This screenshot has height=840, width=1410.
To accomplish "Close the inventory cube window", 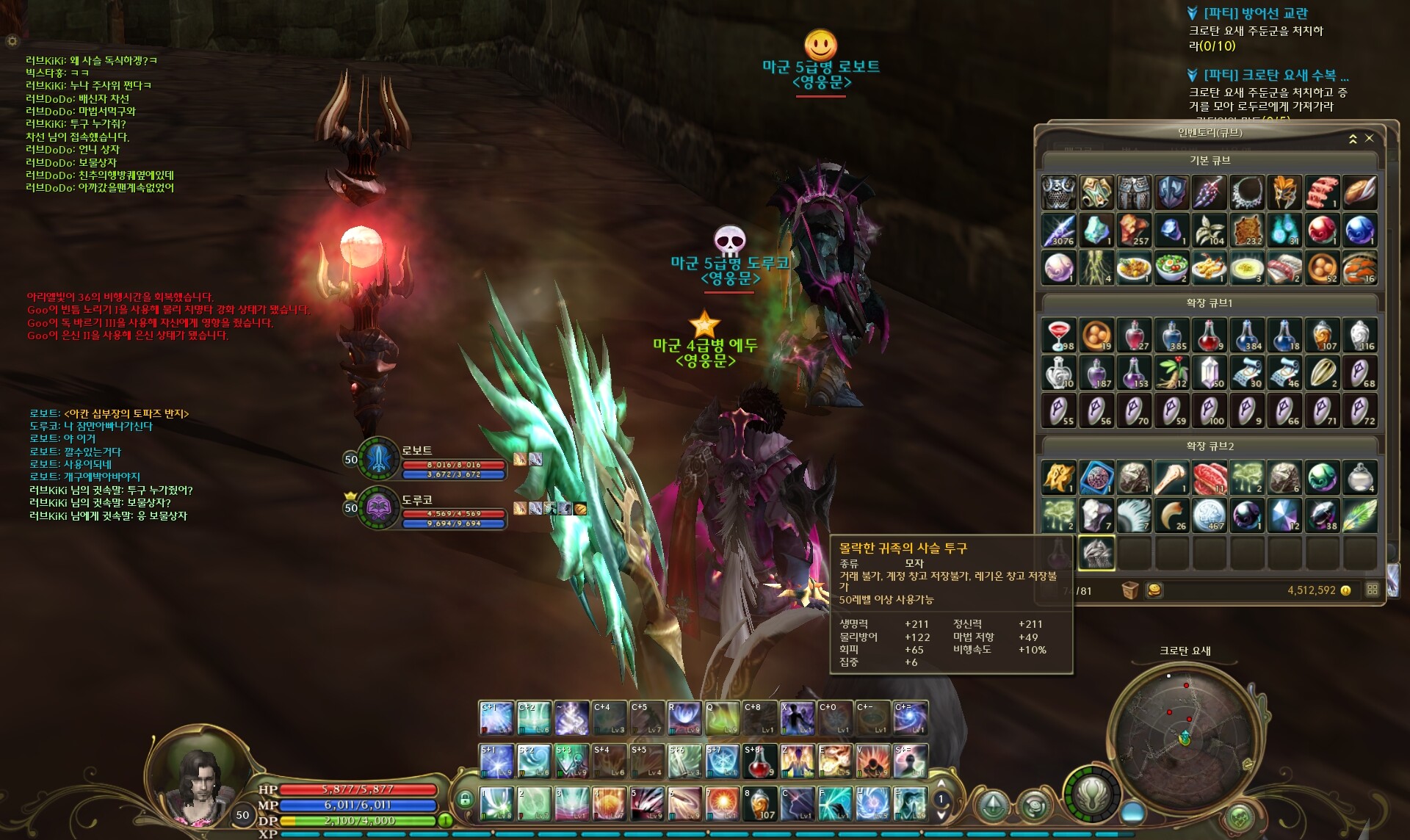I will [1369, 138].
